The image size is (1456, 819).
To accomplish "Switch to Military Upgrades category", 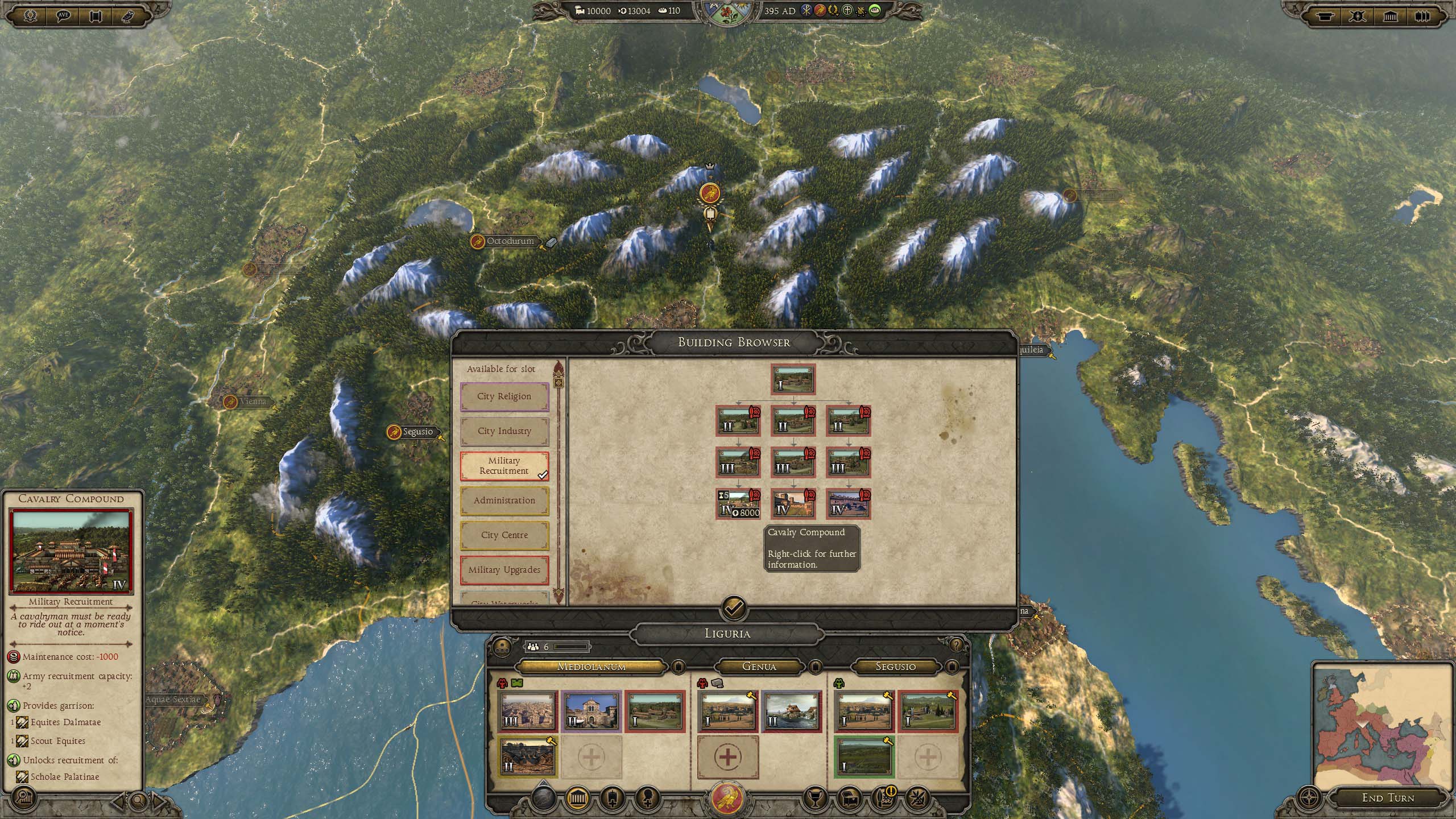I will (x=504, y=570).
